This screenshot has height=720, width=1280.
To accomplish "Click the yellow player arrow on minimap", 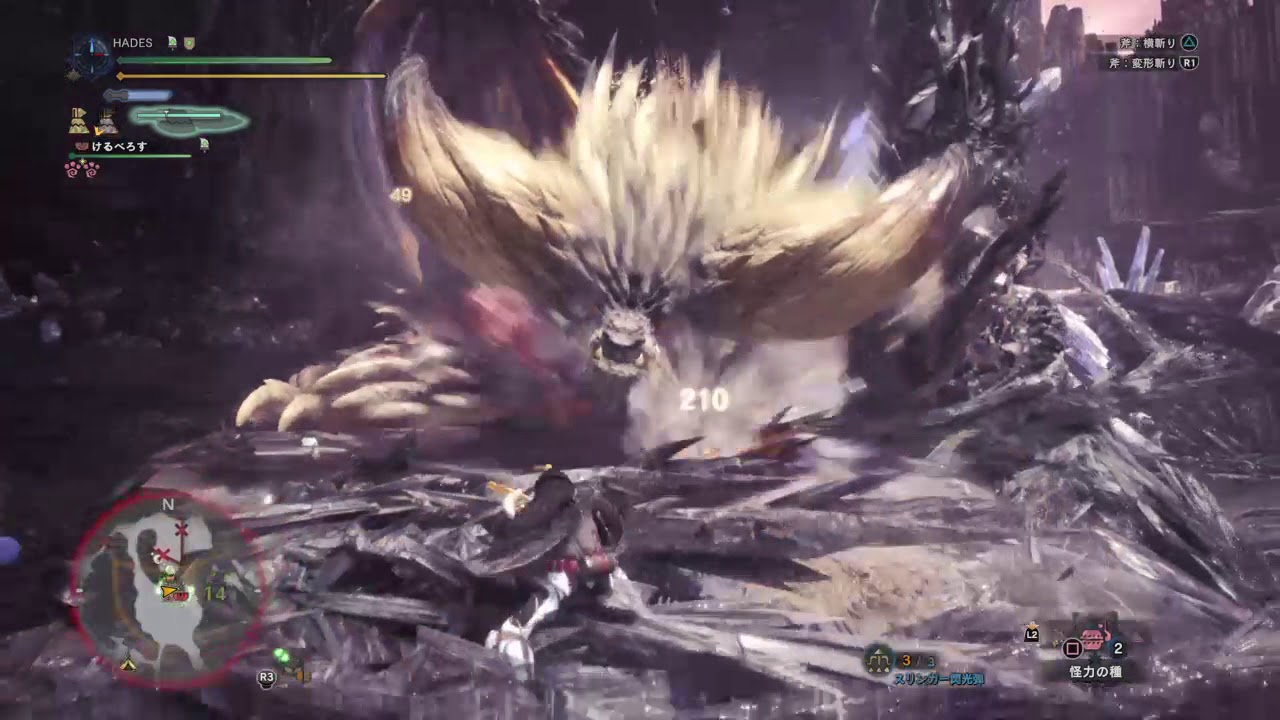I will (x=169, y=592).
